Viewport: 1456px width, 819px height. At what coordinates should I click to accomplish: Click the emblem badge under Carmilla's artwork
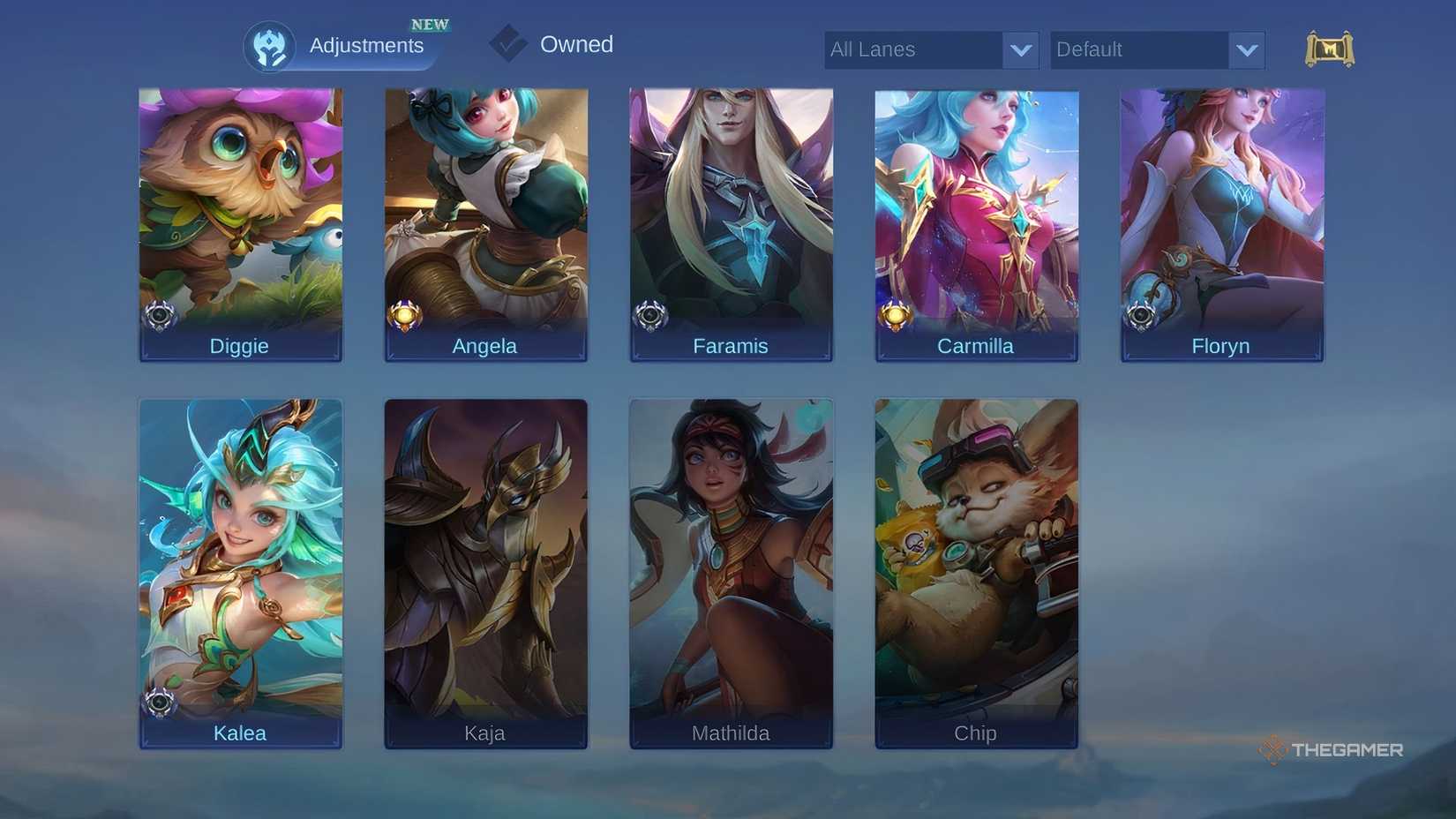coord(897,313)
